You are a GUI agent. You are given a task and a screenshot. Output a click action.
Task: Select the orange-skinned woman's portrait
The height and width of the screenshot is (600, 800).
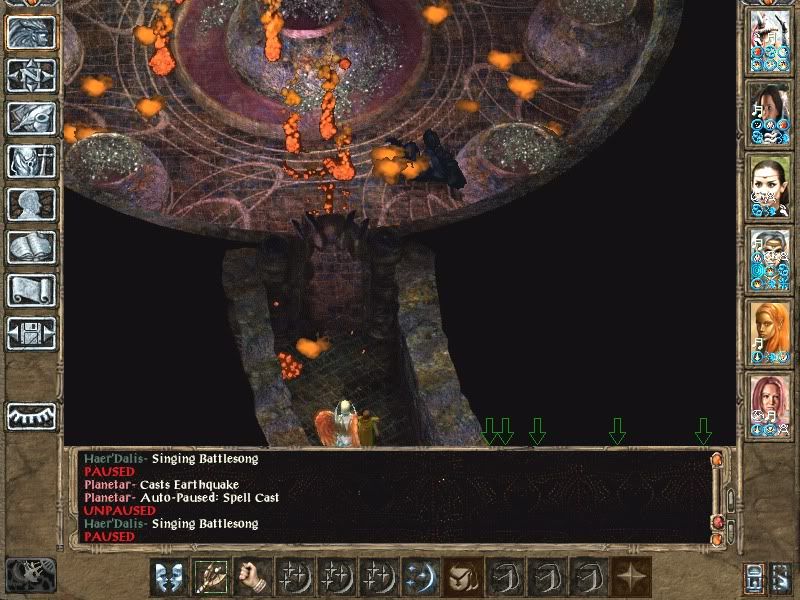pyautogui.click(x=769, y=333)
